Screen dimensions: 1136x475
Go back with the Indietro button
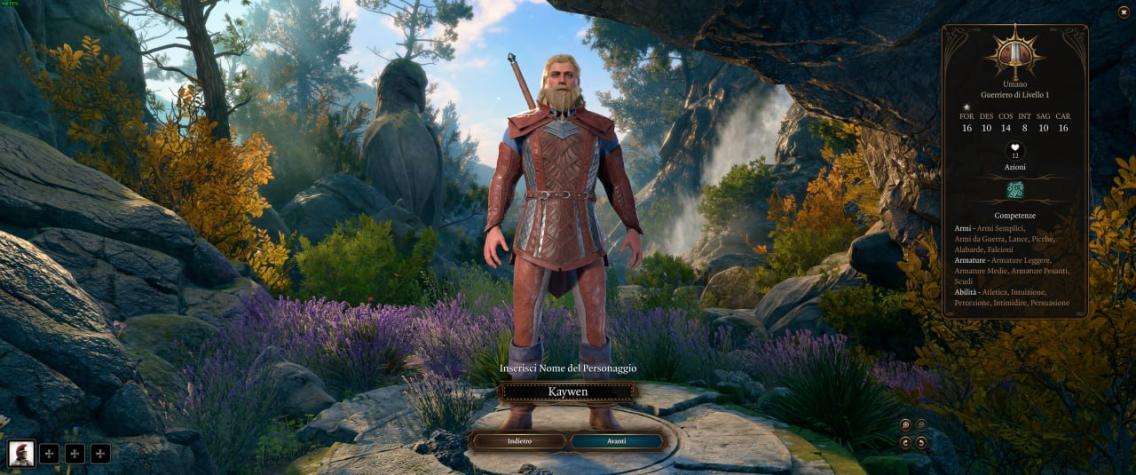519,441
